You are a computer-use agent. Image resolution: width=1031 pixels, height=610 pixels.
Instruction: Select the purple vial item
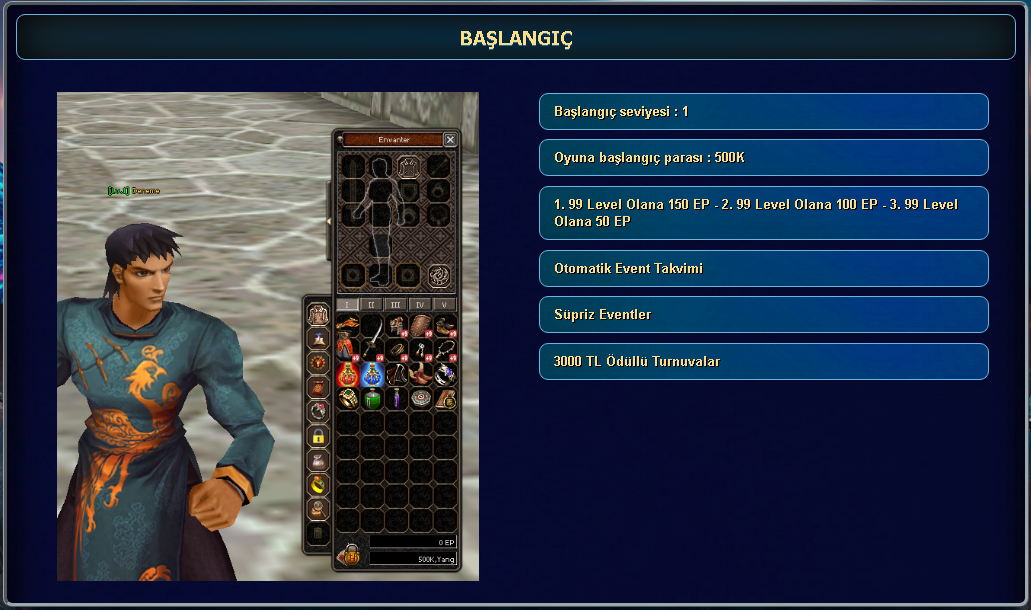click(396, 398)
